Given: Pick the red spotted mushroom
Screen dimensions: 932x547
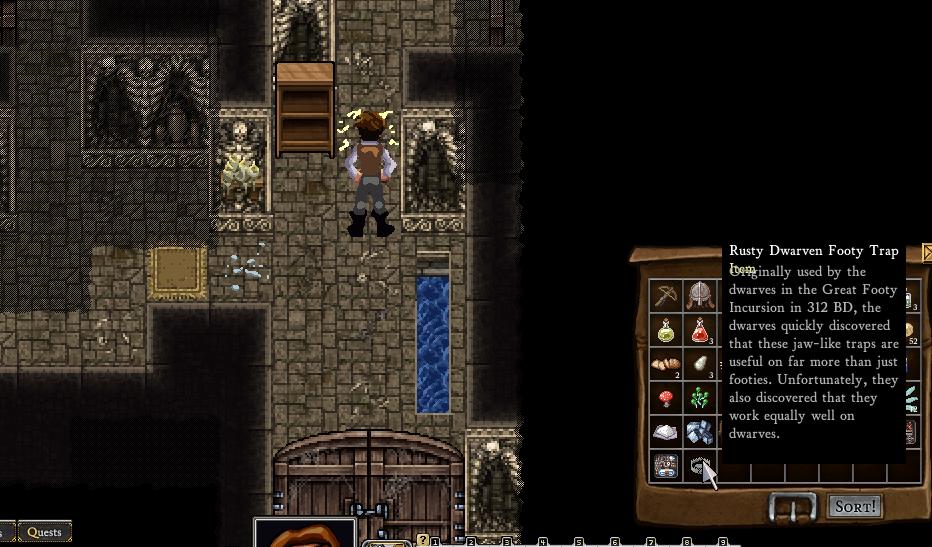Looking at the screenshot, I should click(x=666, y=398).
